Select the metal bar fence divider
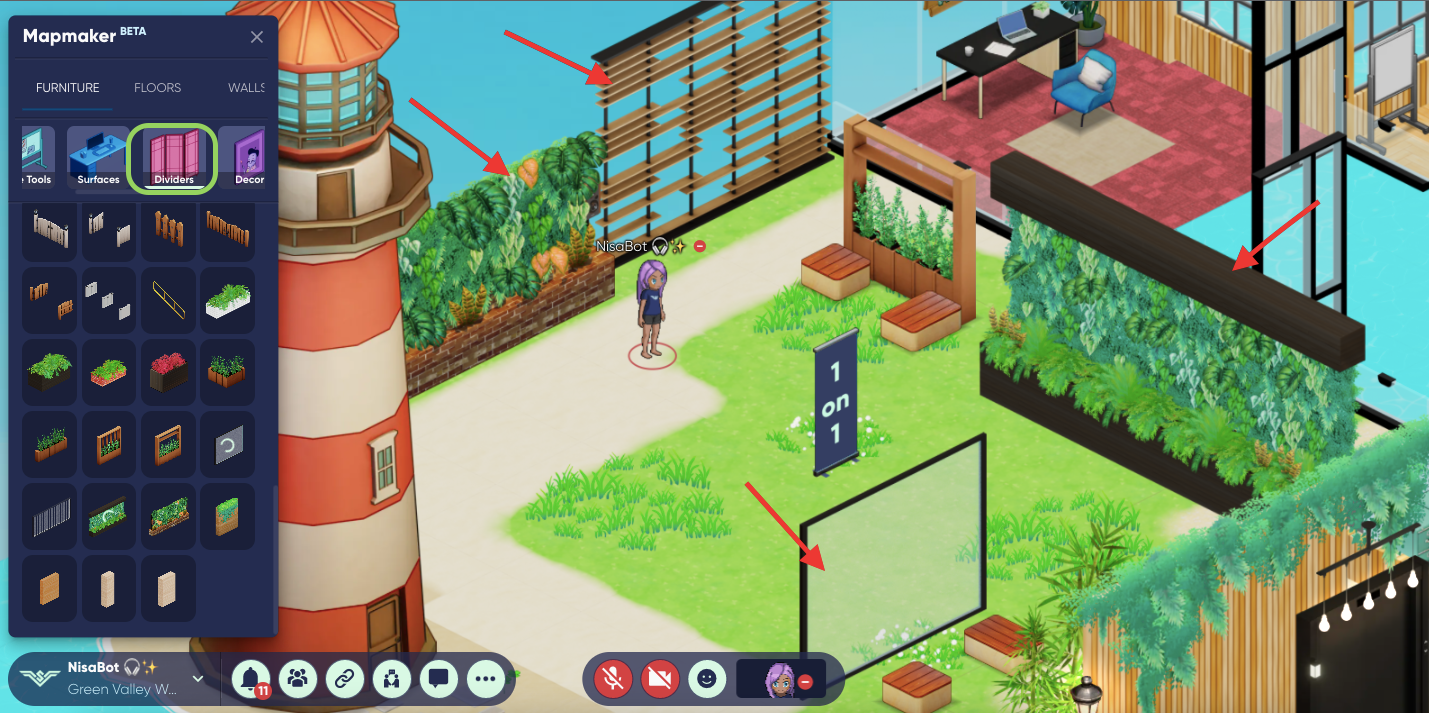The width and height of the screenshot is (1429, 713). [x=49, y=516]
